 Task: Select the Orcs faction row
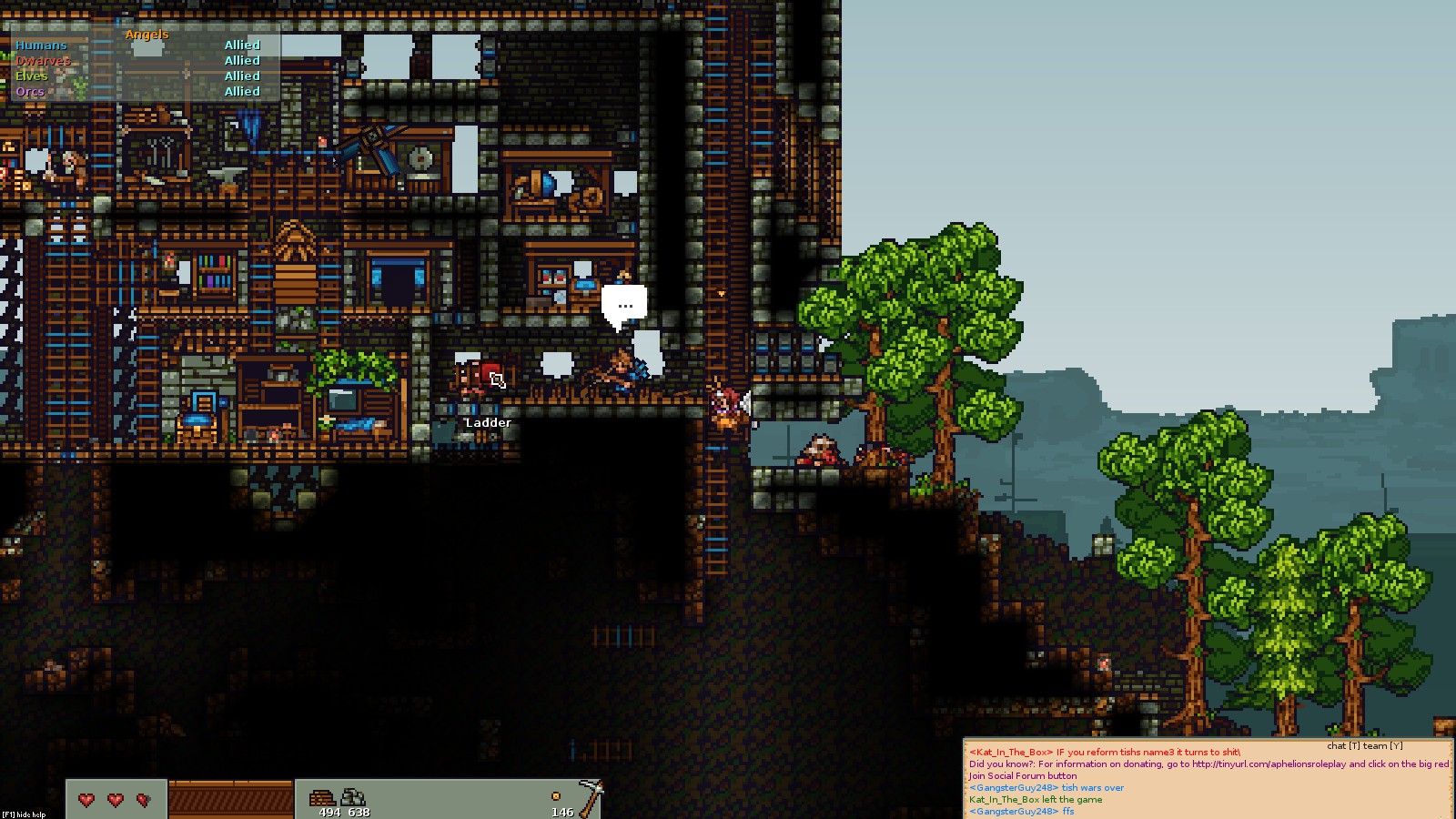click(30, 91)
